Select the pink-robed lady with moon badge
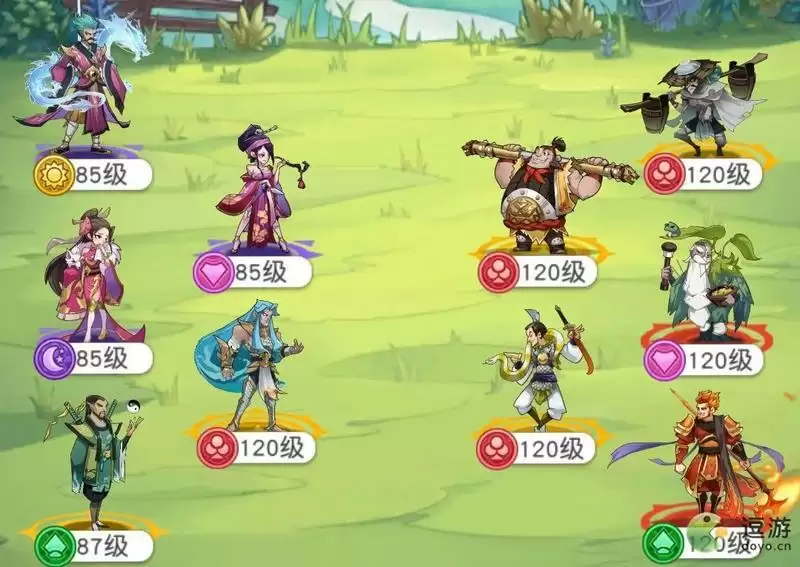This screenshot has height=567, width=800. point(90,275)
